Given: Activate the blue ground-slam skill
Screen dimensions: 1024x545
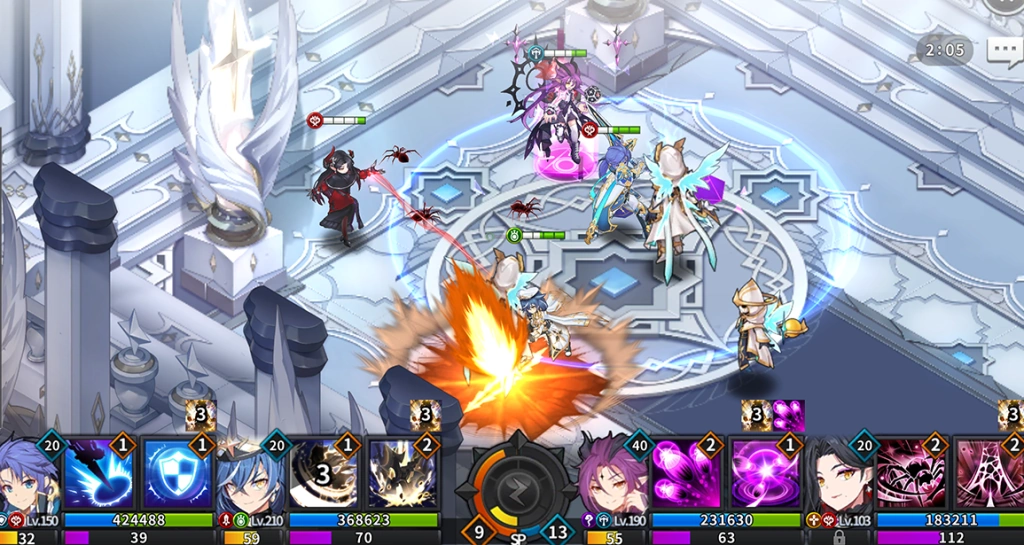Looking at the screenshot, I should 100,474.
